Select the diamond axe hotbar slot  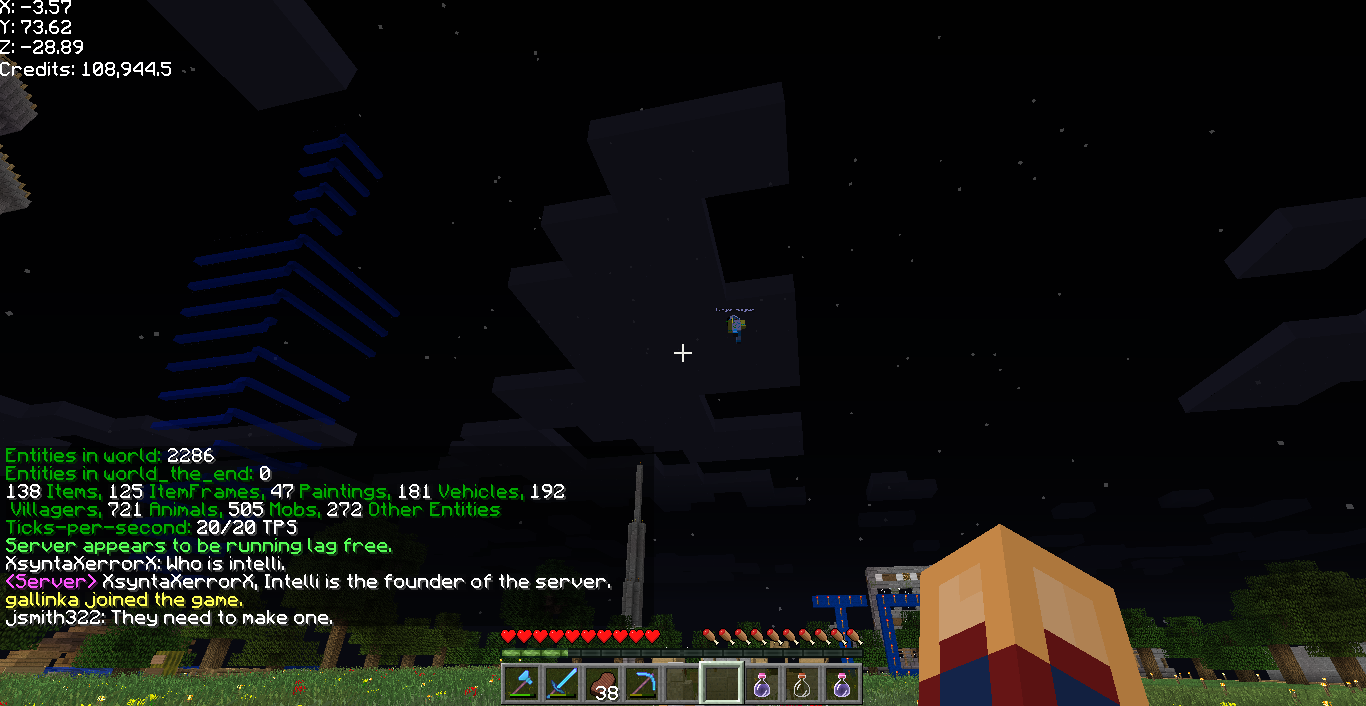click(521, 683)
